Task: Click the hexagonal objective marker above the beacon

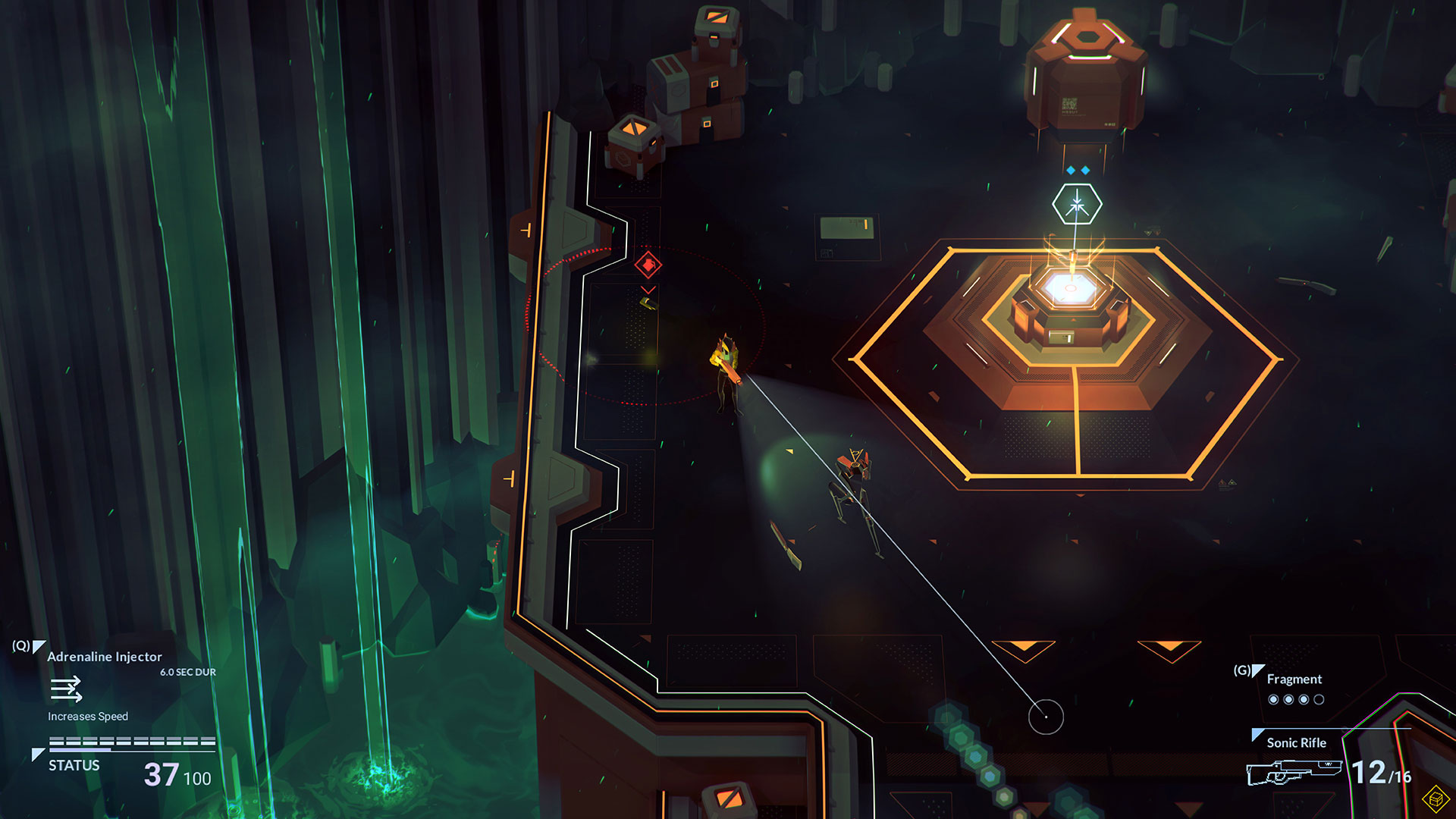Action: coord(1077,204)
